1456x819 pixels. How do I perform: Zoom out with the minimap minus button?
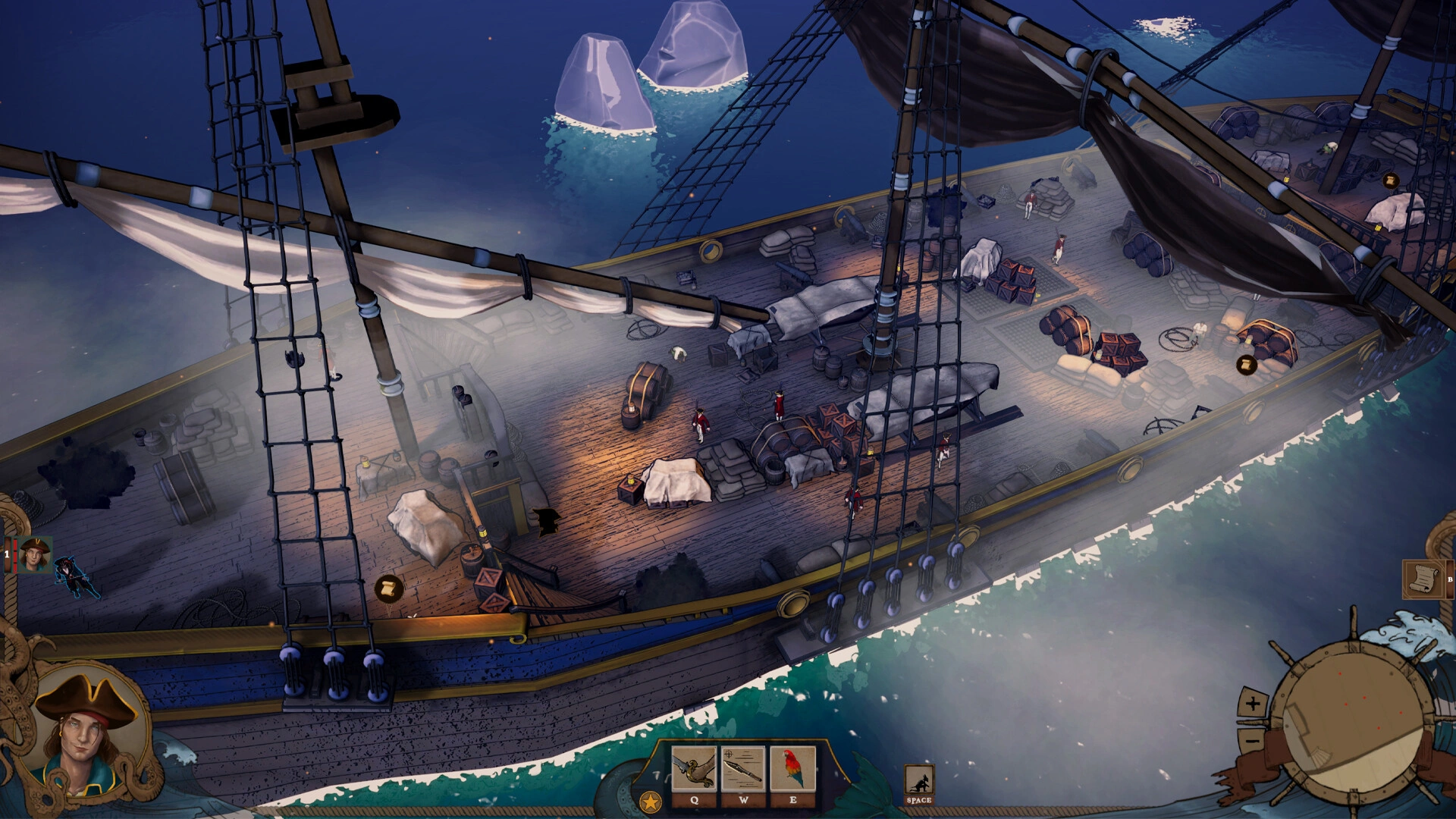point(1252,736)
